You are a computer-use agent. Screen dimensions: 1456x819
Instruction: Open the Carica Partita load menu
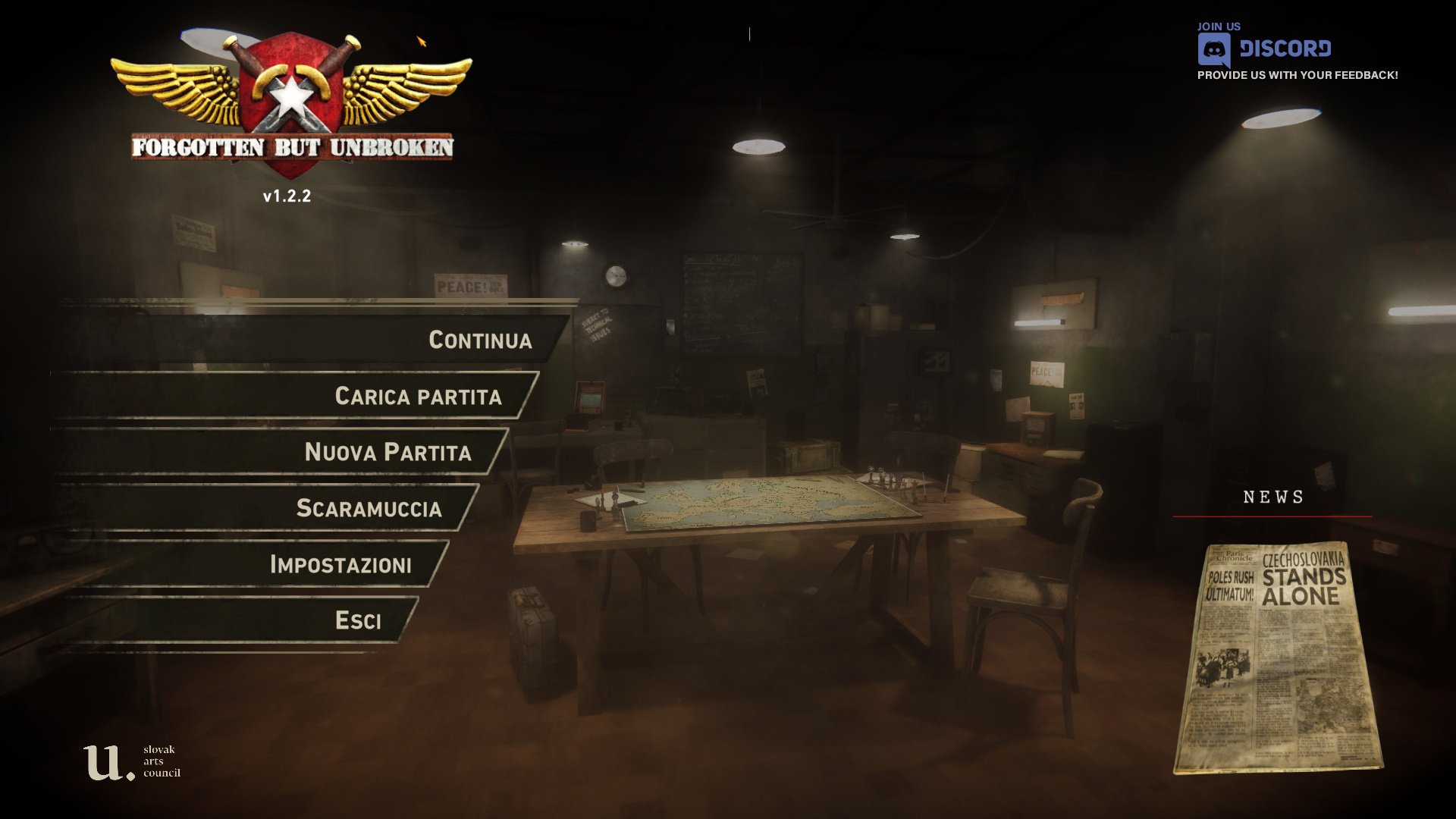418,396
